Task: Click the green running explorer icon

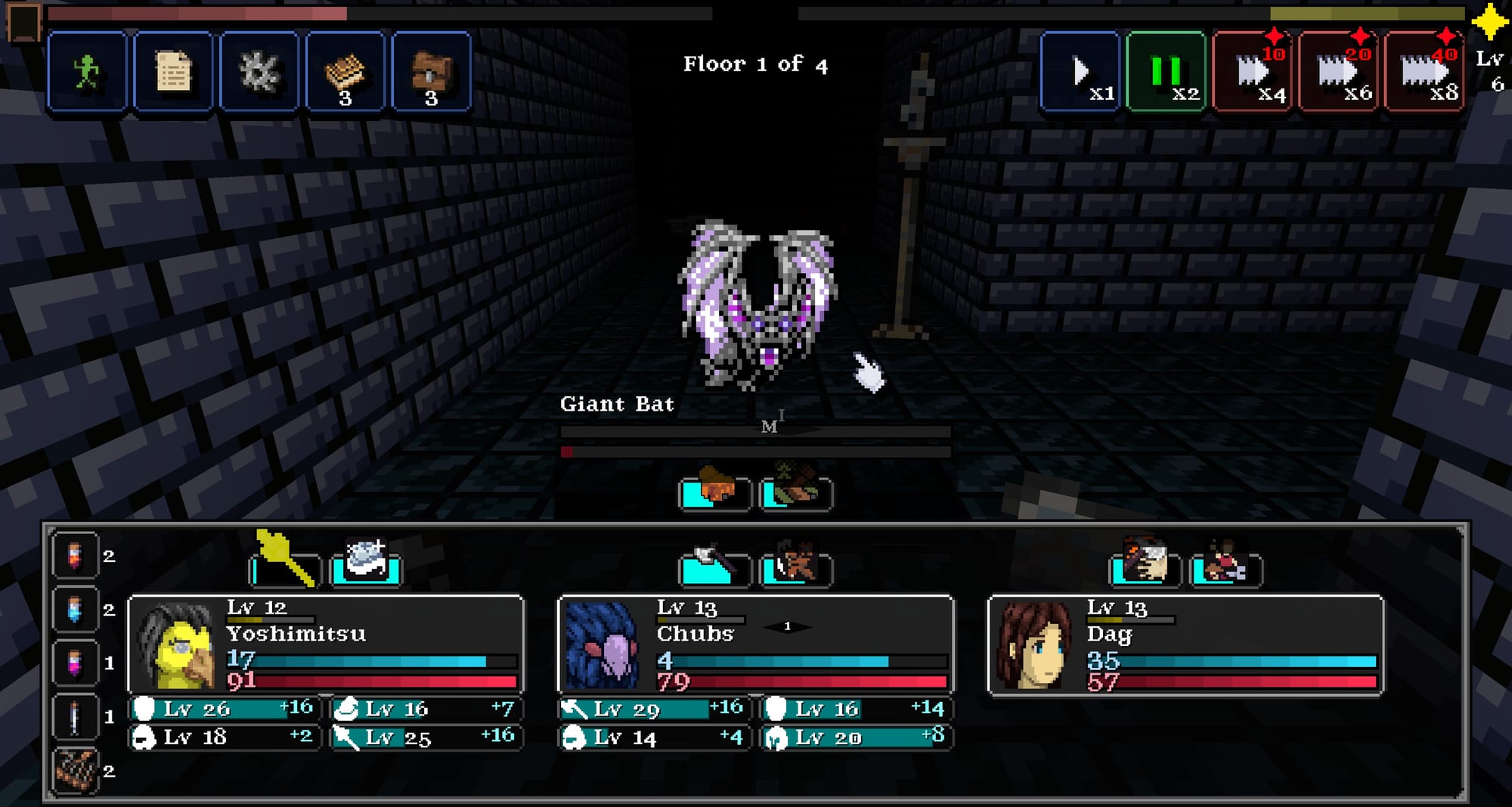Action: 88,72
